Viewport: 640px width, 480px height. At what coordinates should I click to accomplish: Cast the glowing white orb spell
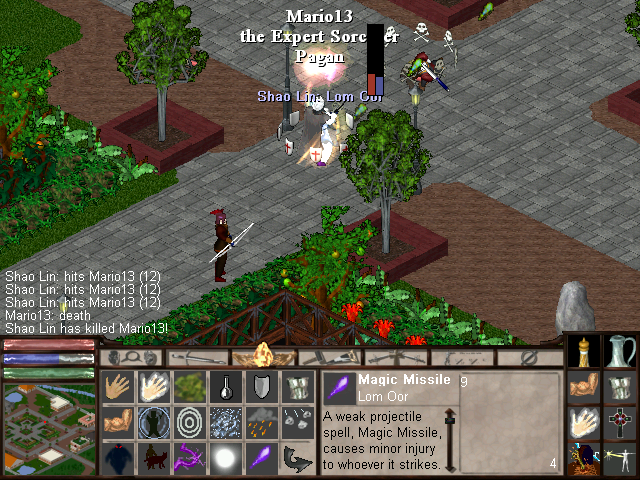pyautogui.click(x=226, y=457)
